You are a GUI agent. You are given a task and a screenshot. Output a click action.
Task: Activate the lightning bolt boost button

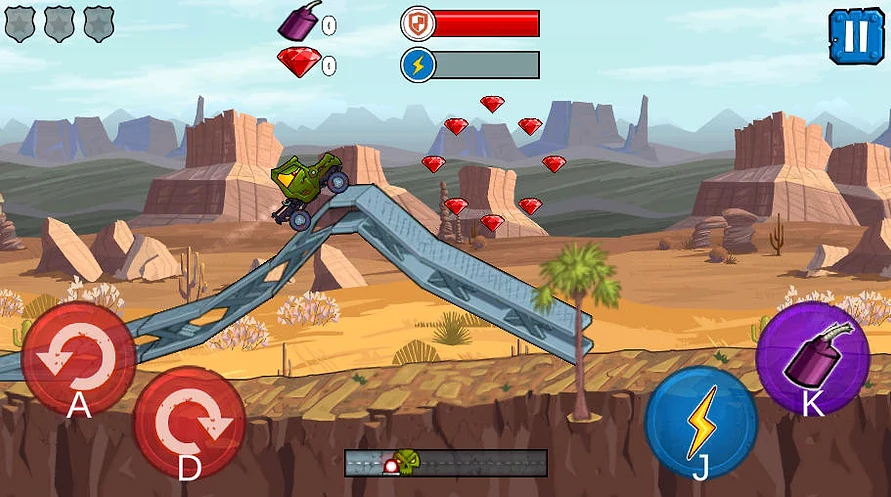(x=701, y=422)
